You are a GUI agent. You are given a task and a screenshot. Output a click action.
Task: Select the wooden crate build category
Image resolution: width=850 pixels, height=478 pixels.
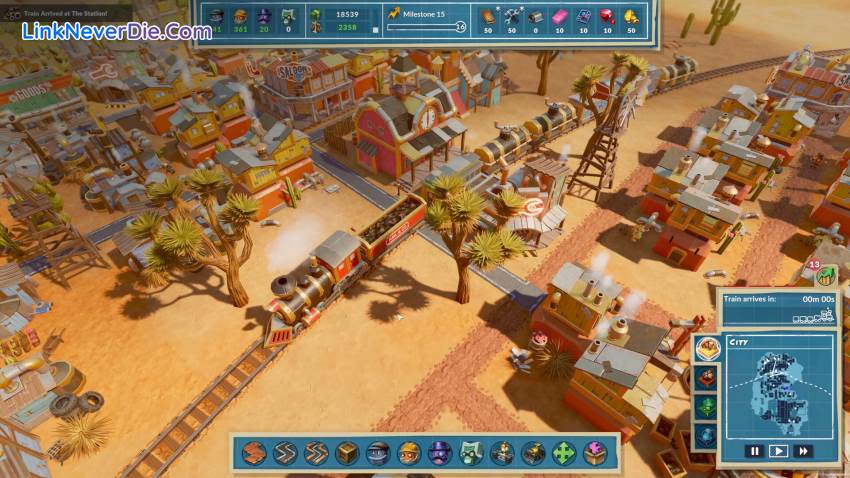(x=347, y=453)
